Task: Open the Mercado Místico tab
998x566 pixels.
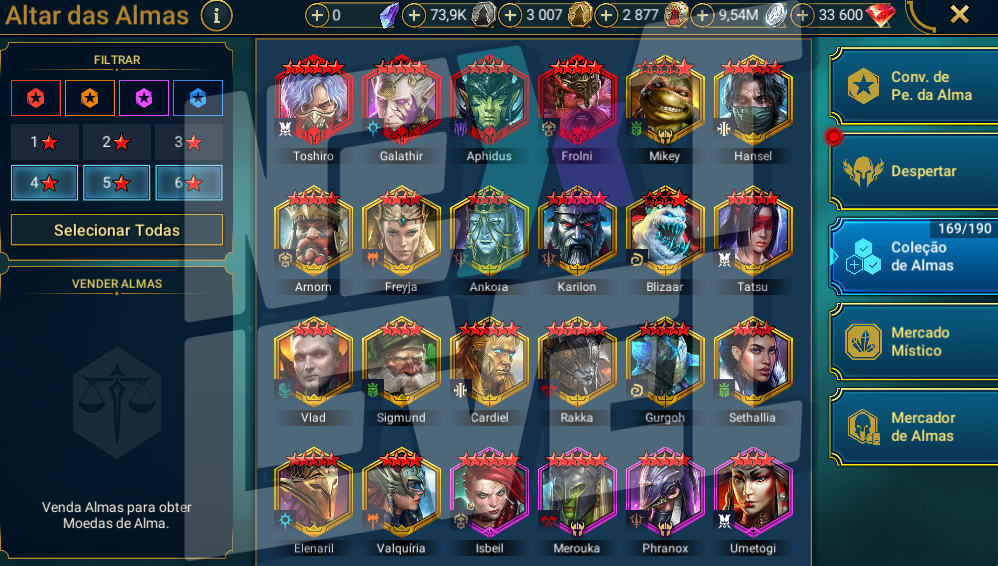Action: click(x=913, y=342)
